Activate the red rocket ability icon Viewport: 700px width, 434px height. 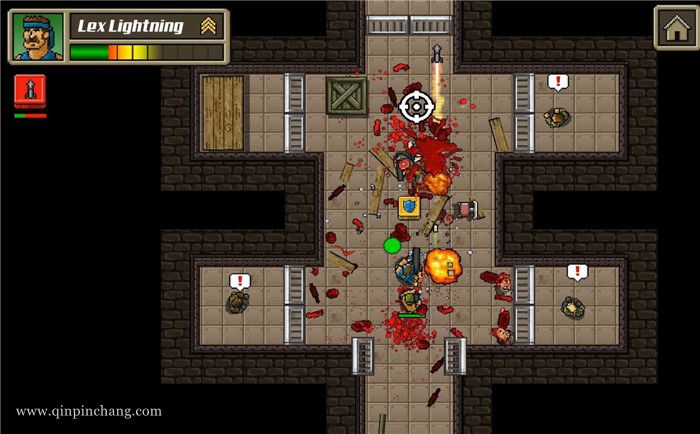point(30,92)
